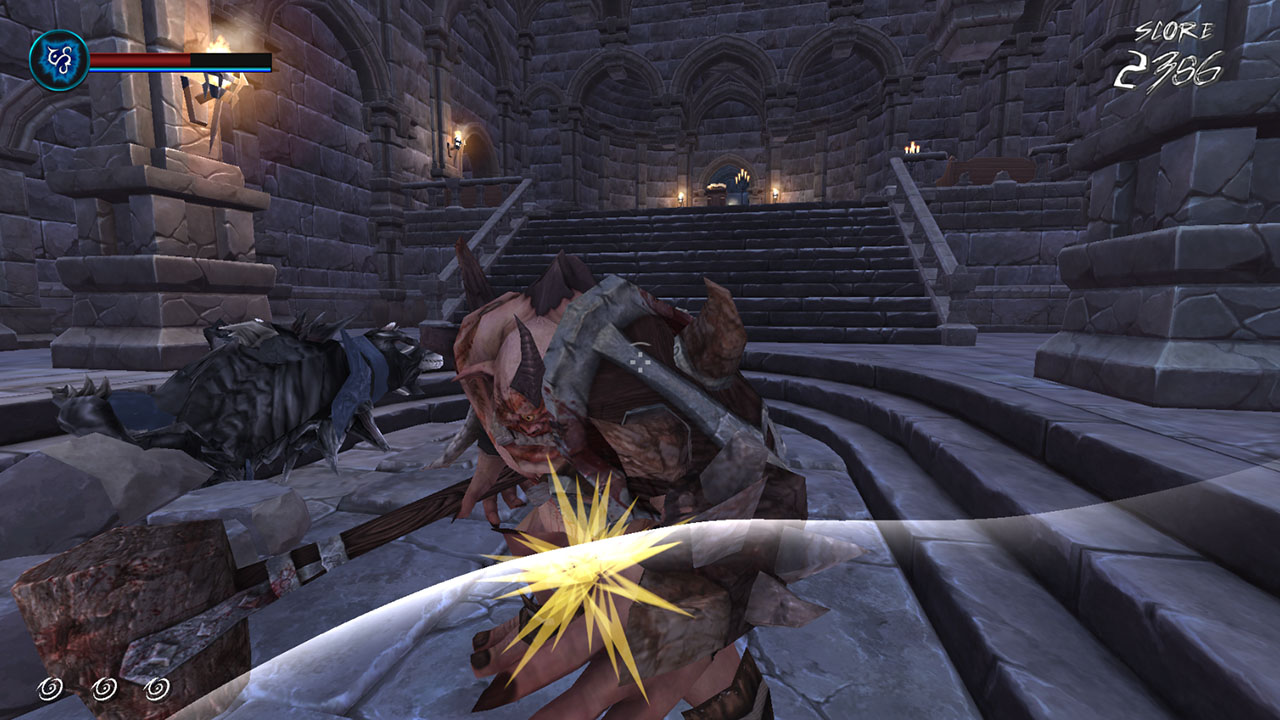This screenshot has width=1280, height=720.
Task: Click the blue stamina bar below health
Action: pos(180,72)
